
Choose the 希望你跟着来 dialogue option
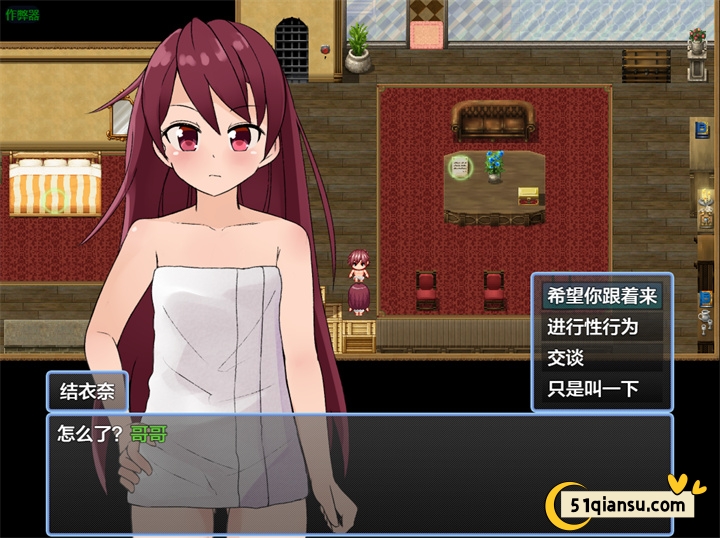coord(601,296)
